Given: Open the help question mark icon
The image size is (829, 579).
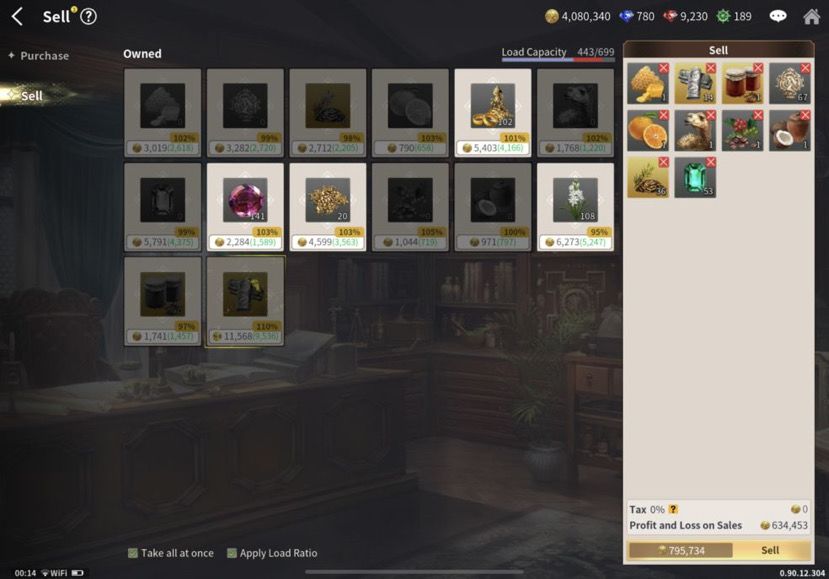Looking at the screenshot, I should (88, 16).
